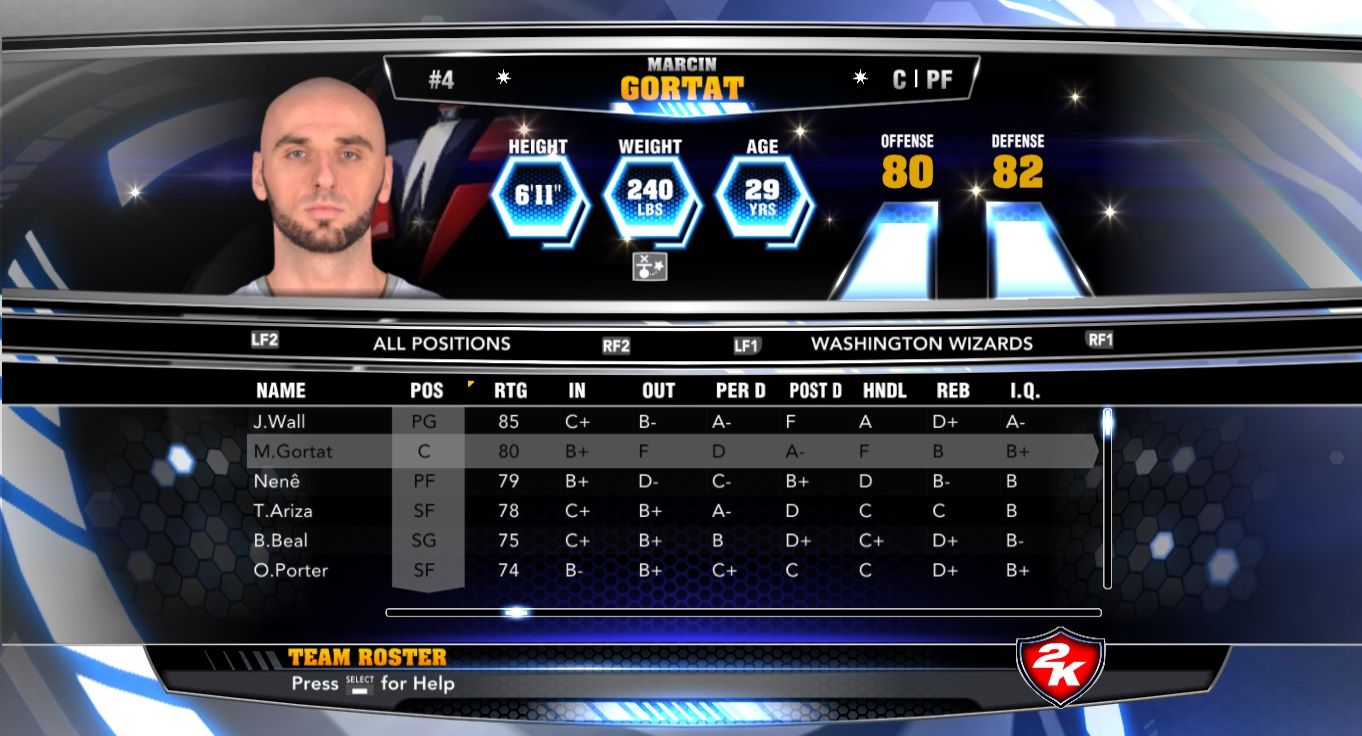Sort by the NAME column header
The width and height of the screenshot is (1362, 736).
point(281,391)
